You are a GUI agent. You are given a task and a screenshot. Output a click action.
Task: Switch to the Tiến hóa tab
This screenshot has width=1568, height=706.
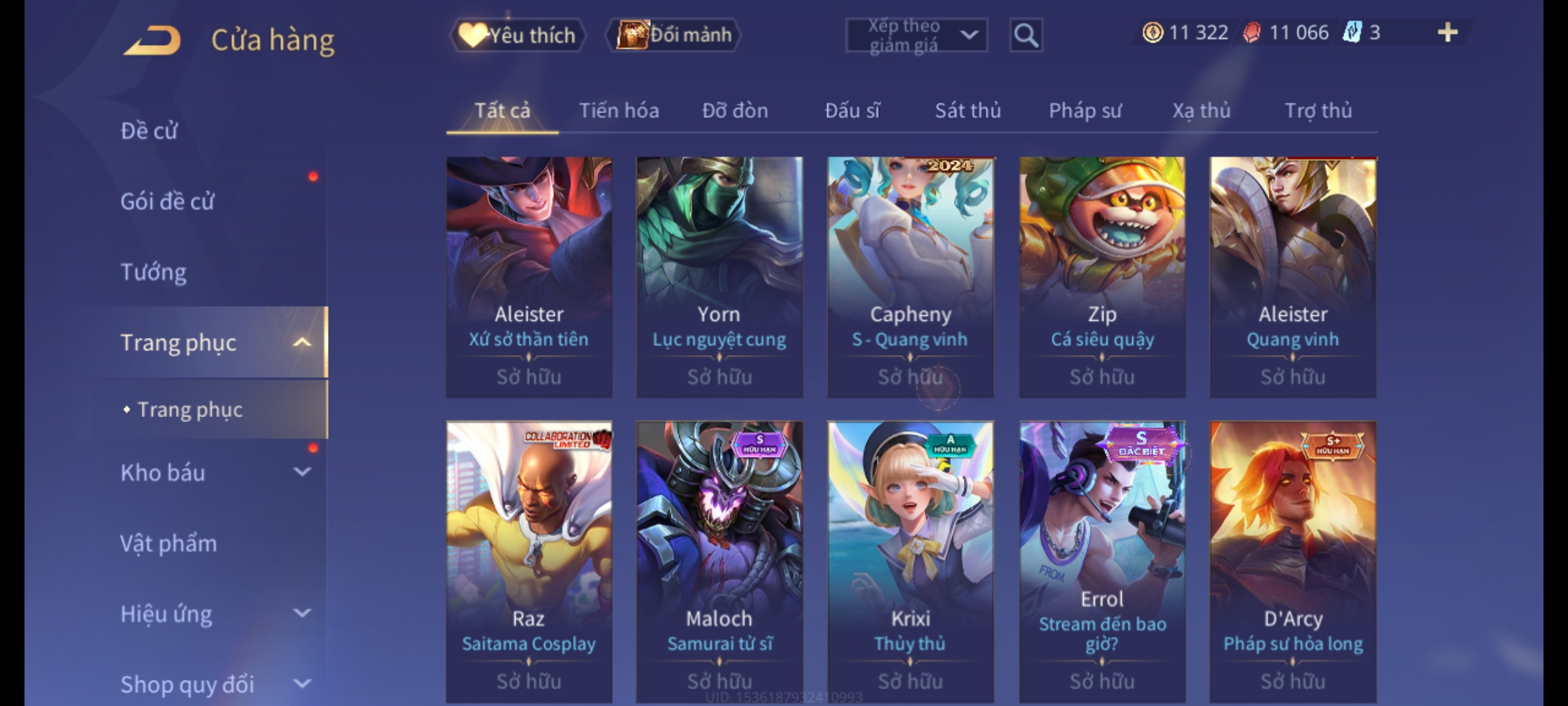619,110
